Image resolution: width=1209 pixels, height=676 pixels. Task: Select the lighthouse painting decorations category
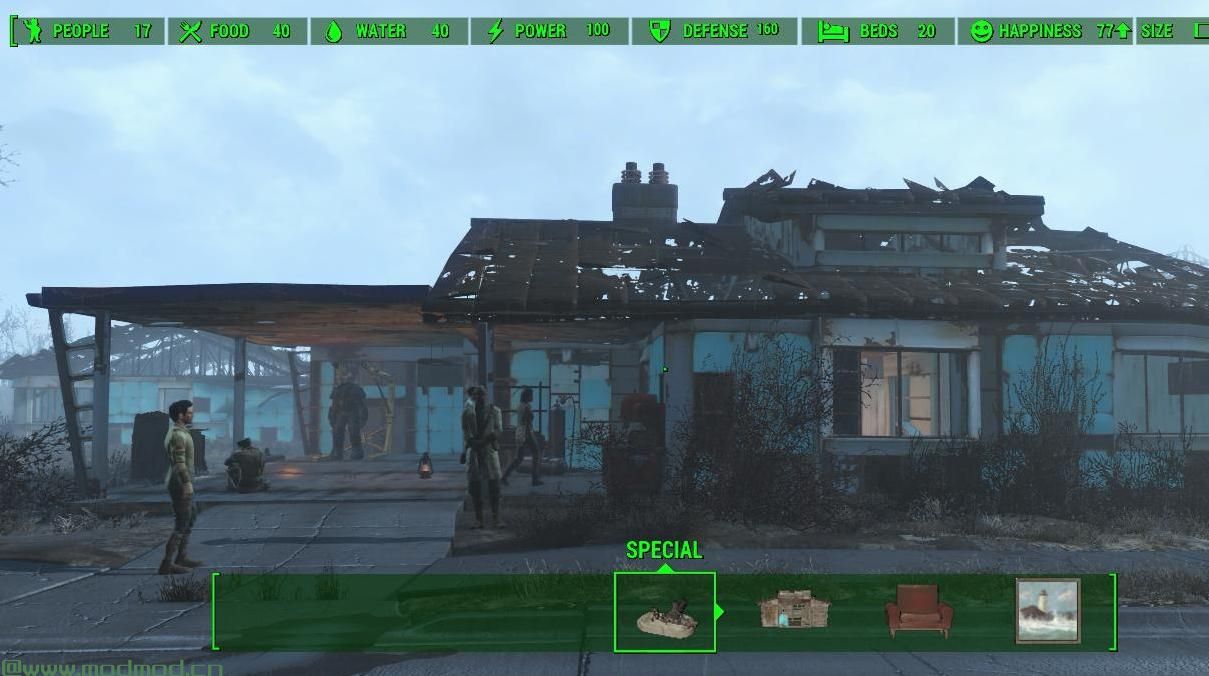pyautogui.click(x=1047, y=610)
